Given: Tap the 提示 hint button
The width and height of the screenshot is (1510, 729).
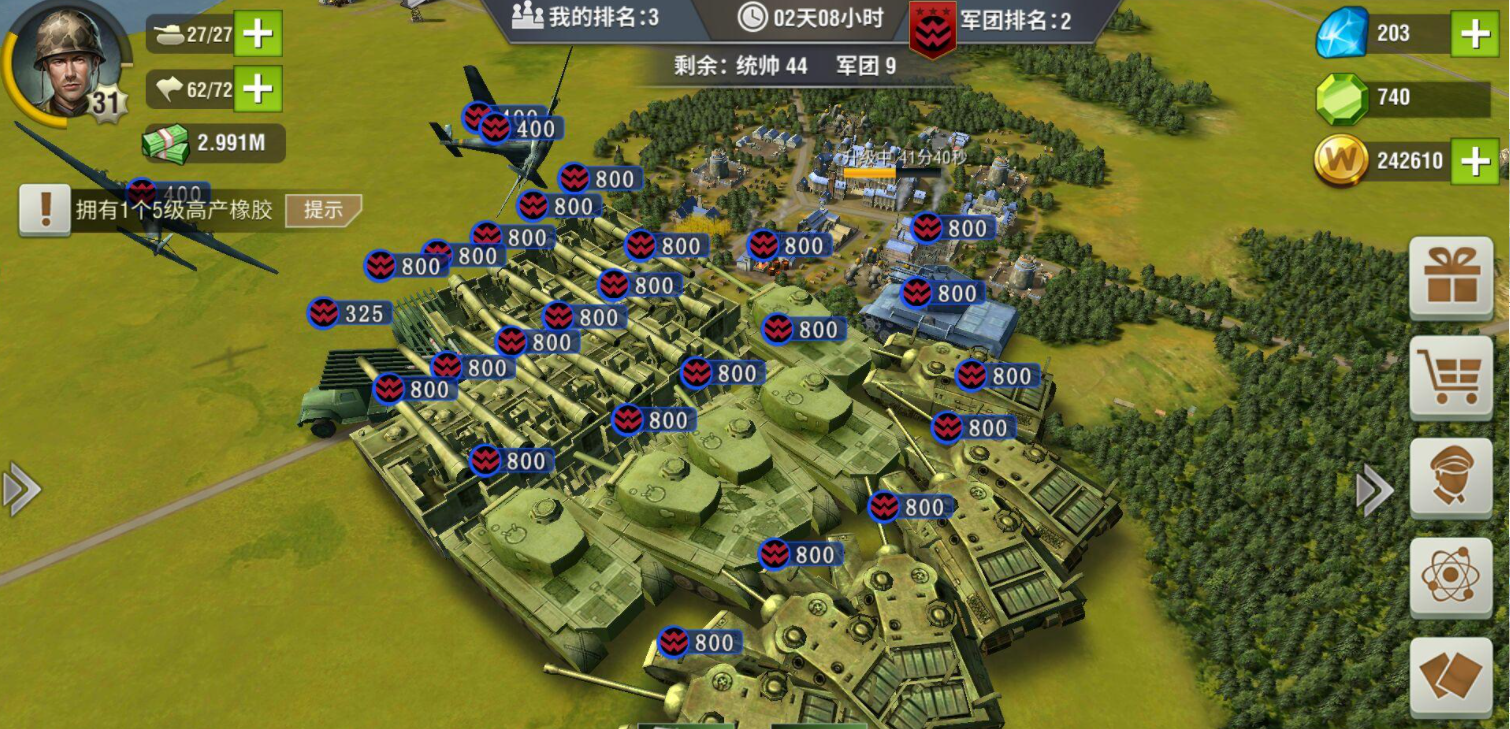Looking at the screenshot, I should [x=323, y=210].
